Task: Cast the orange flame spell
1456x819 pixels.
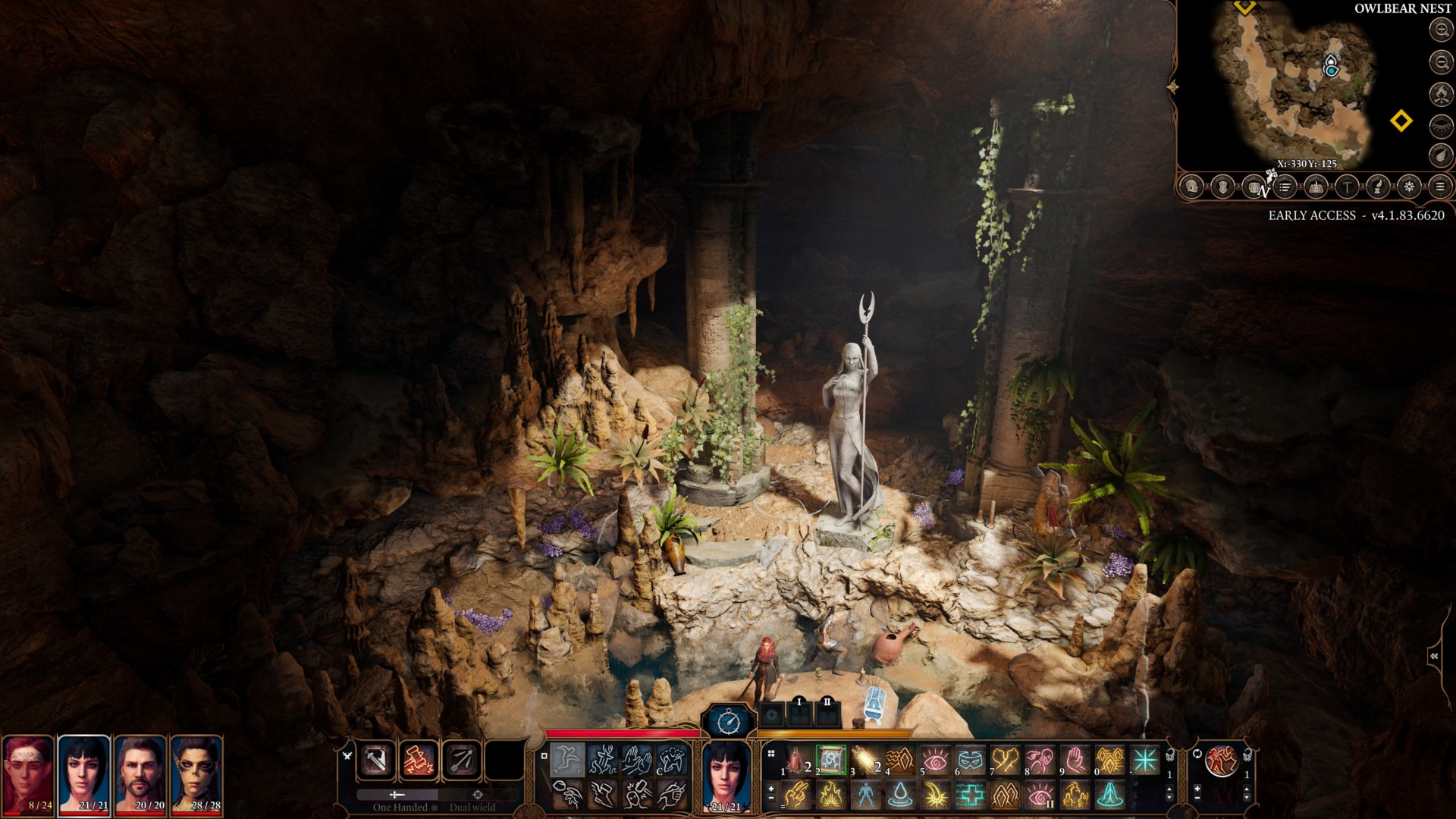Action: tap(830, 795)
